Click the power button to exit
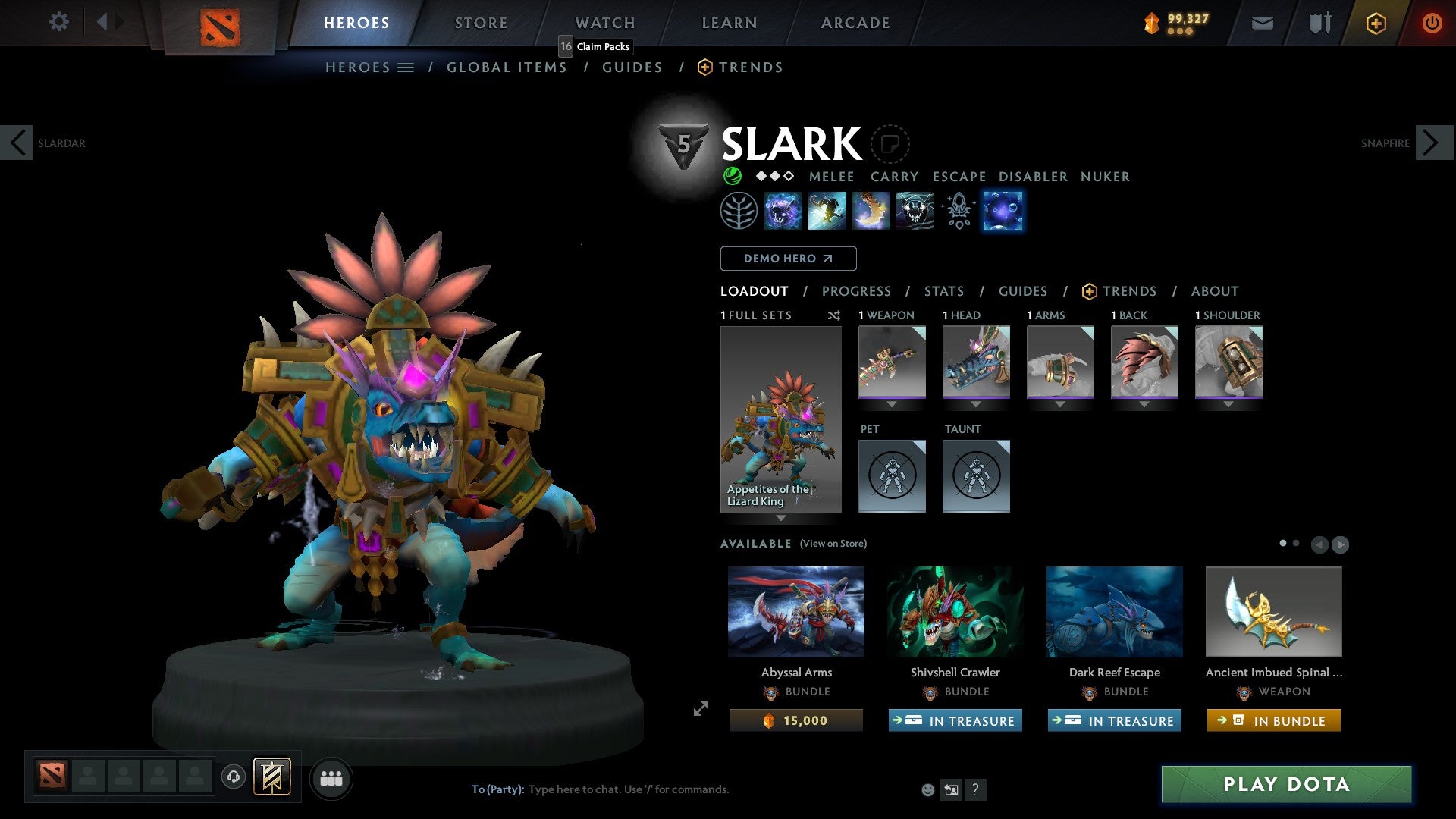Viewport: 1456px width, 819px height. pyautogui.click(x=1432, y=23)
